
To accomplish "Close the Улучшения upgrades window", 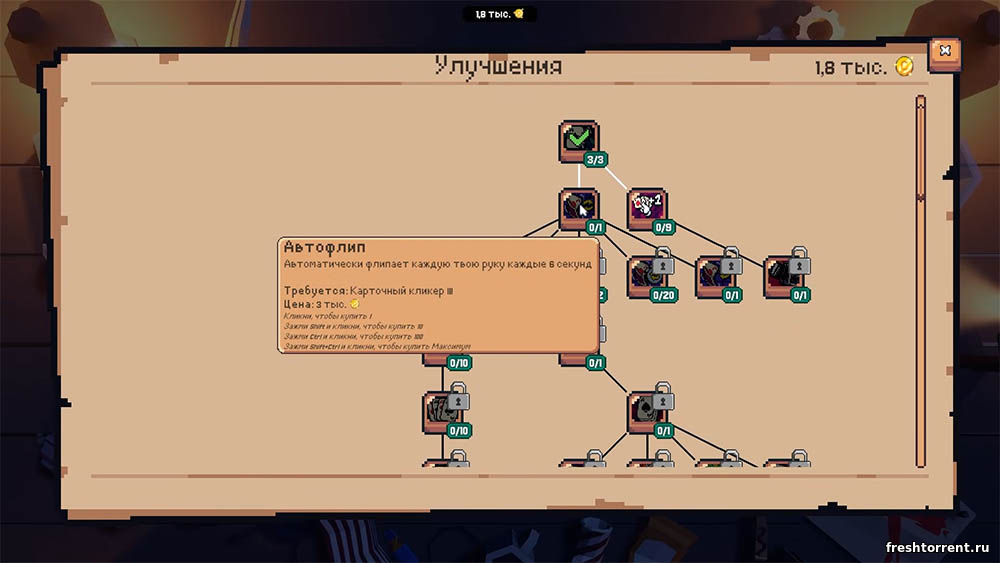I will 944,52.
